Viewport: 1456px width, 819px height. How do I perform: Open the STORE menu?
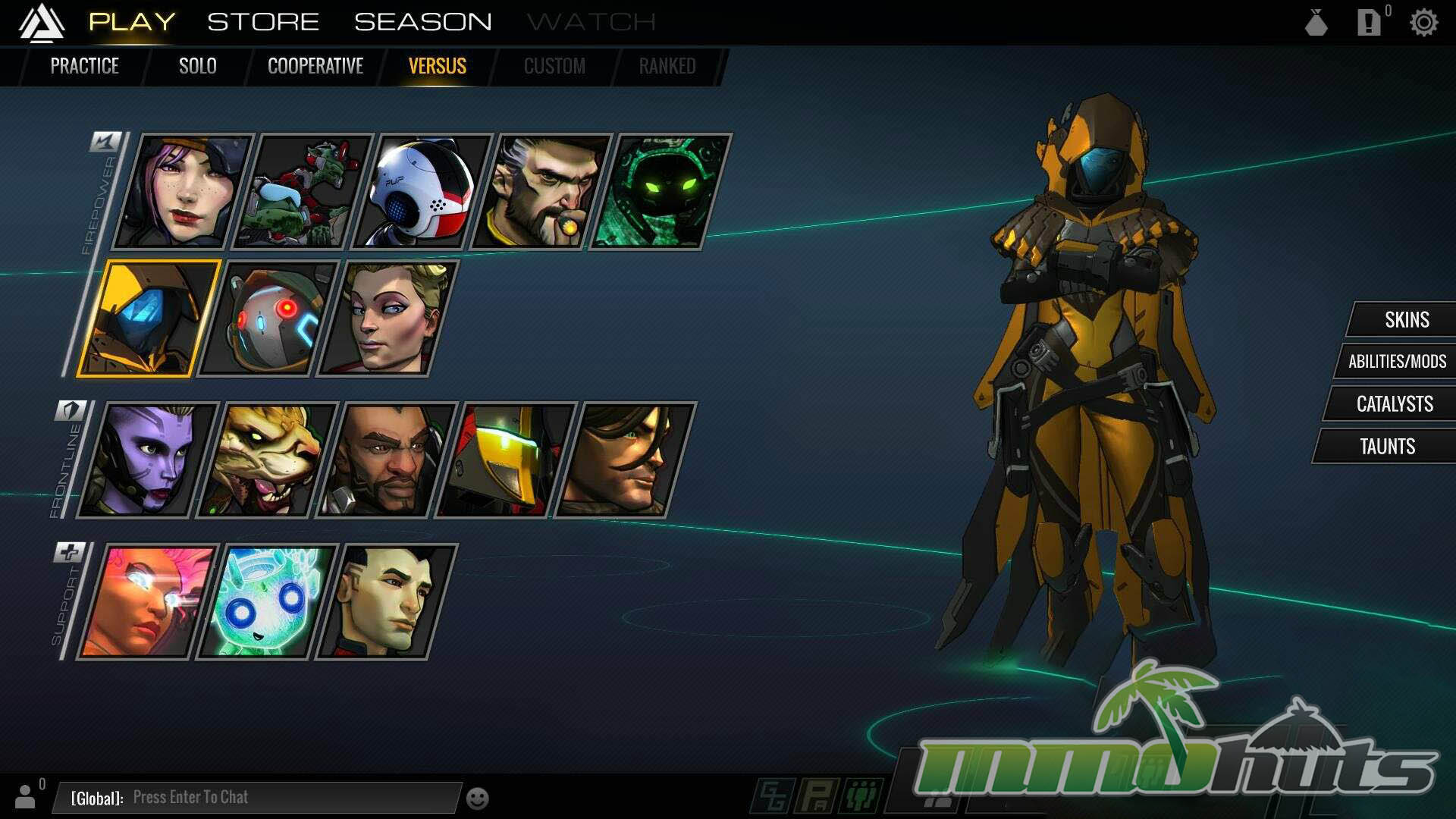[x=263, y=22]
